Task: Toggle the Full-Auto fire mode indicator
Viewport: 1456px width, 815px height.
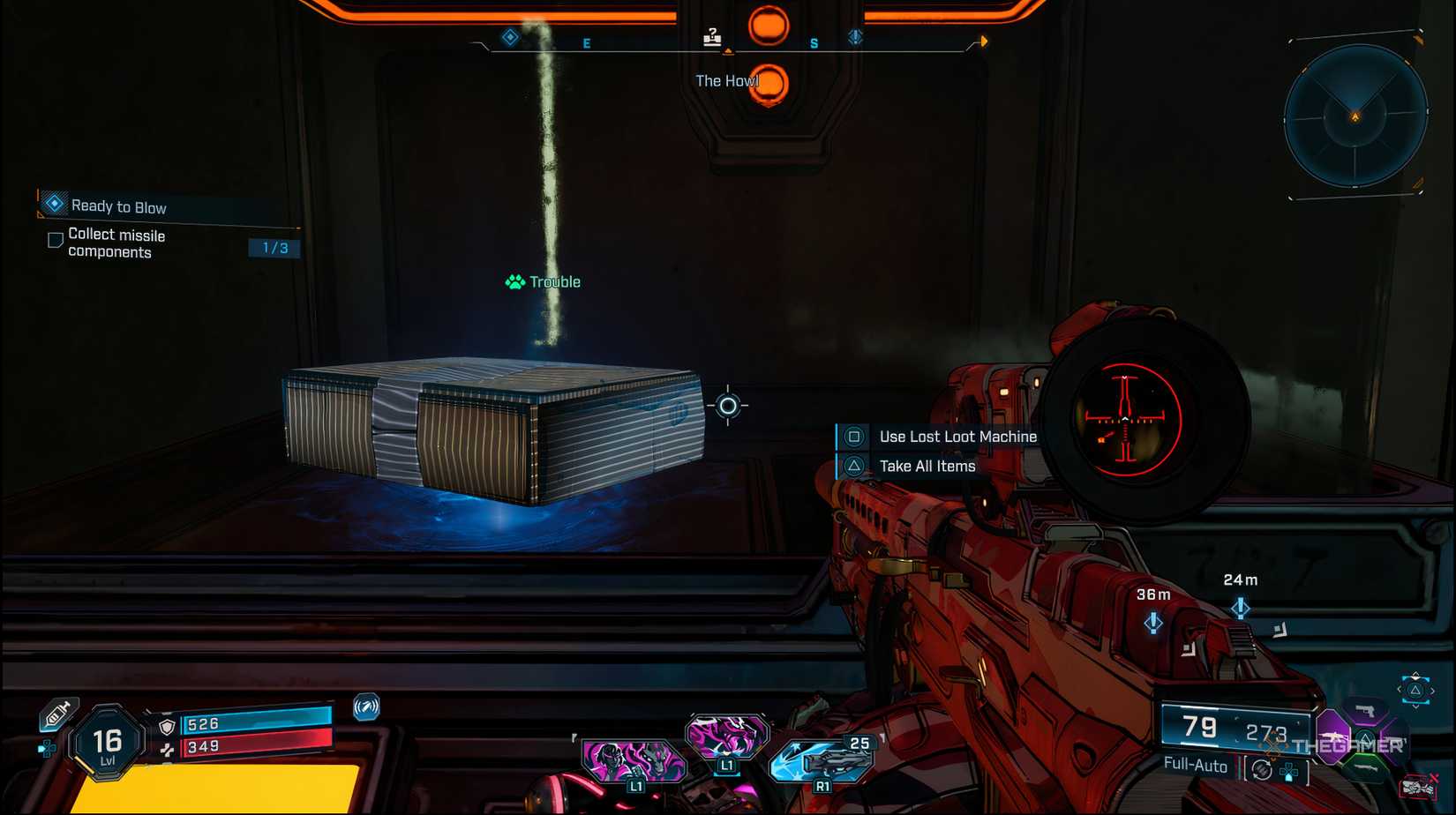Action: pyautogui.click(x=1197, y=766)
